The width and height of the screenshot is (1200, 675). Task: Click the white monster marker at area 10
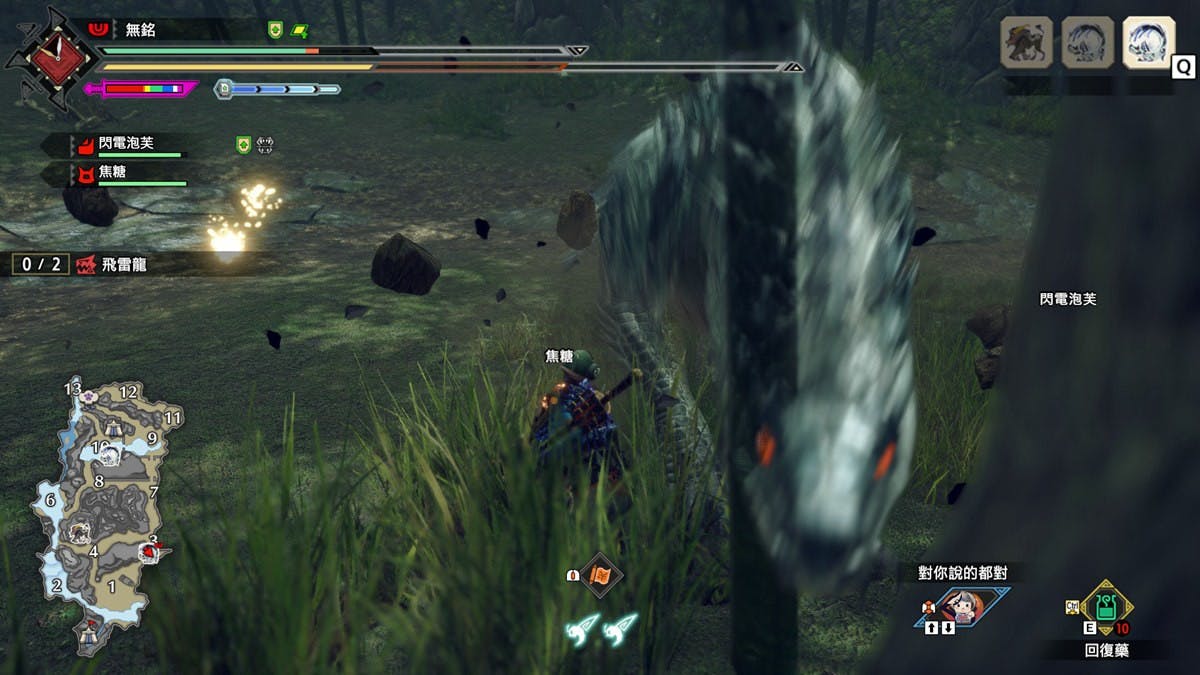[x=111, y=455]
